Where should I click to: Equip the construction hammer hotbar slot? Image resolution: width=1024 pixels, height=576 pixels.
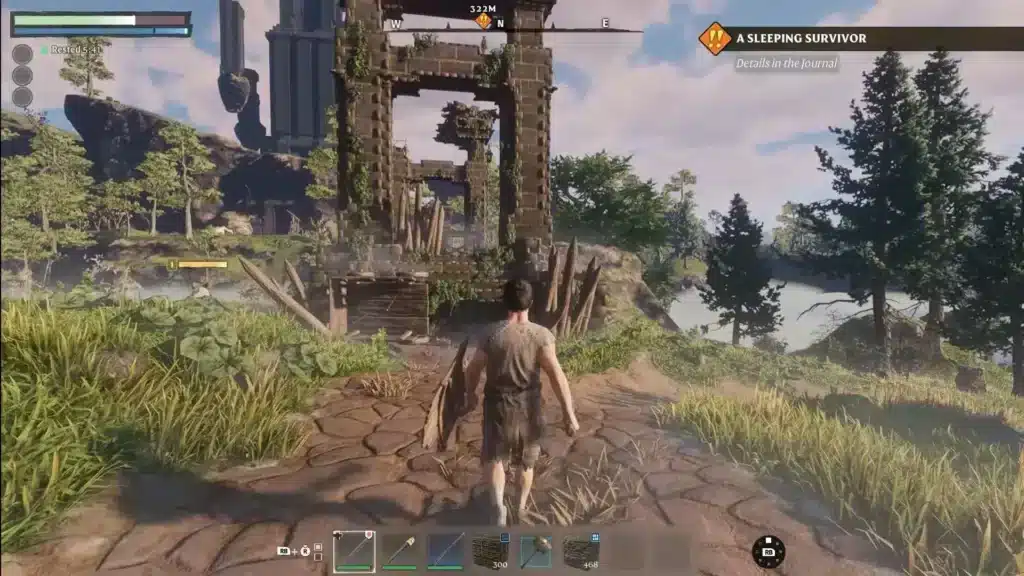536,551
